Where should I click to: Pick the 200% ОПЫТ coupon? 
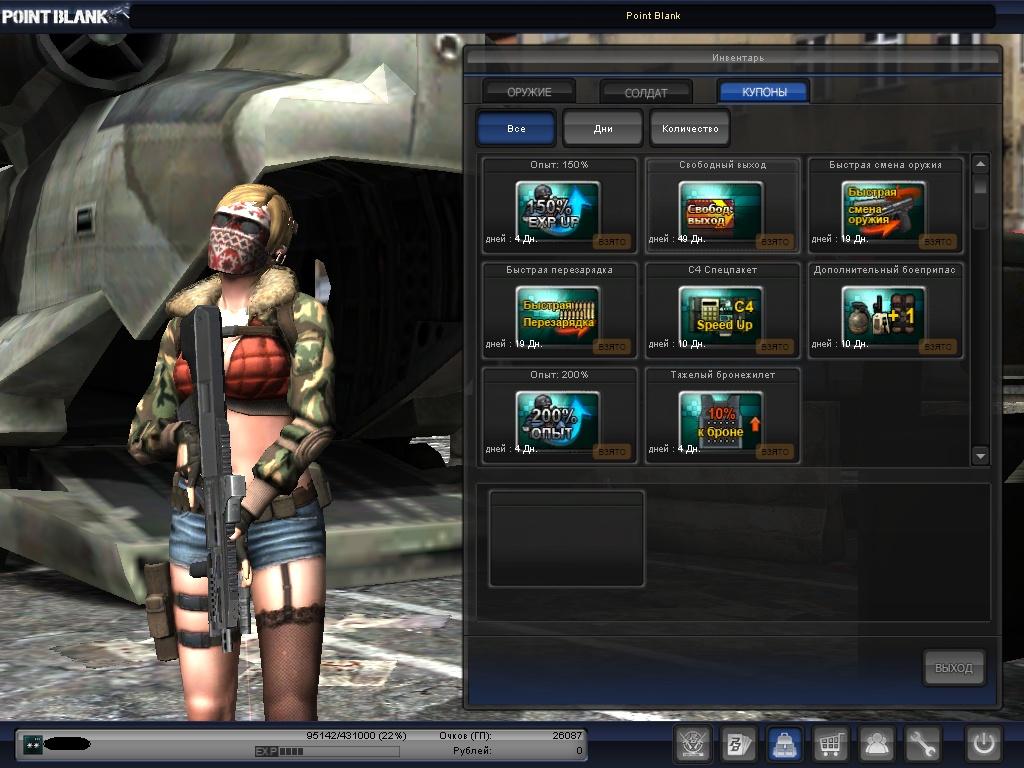[558, 418]
